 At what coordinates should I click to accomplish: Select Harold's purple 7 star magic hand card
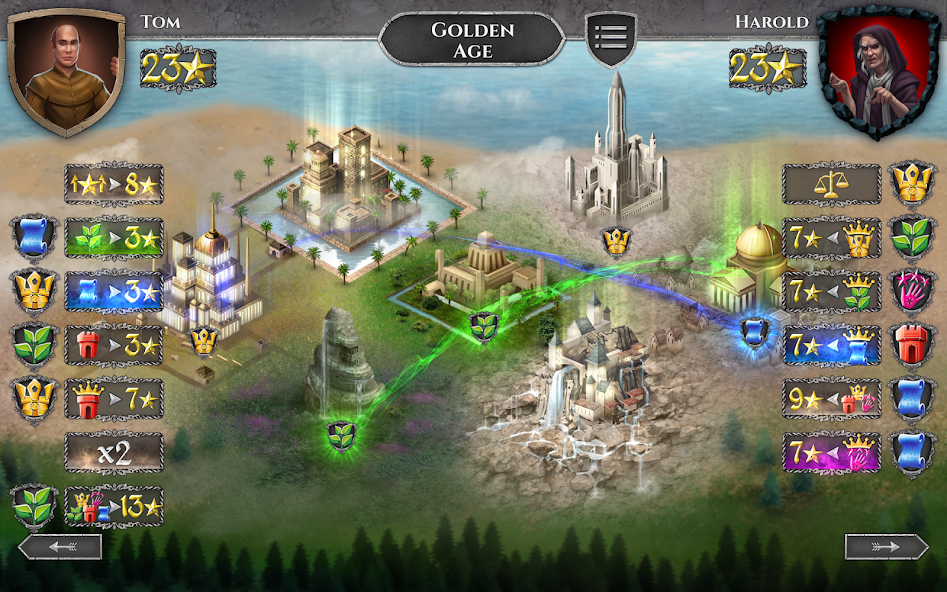tap(831, 453)
